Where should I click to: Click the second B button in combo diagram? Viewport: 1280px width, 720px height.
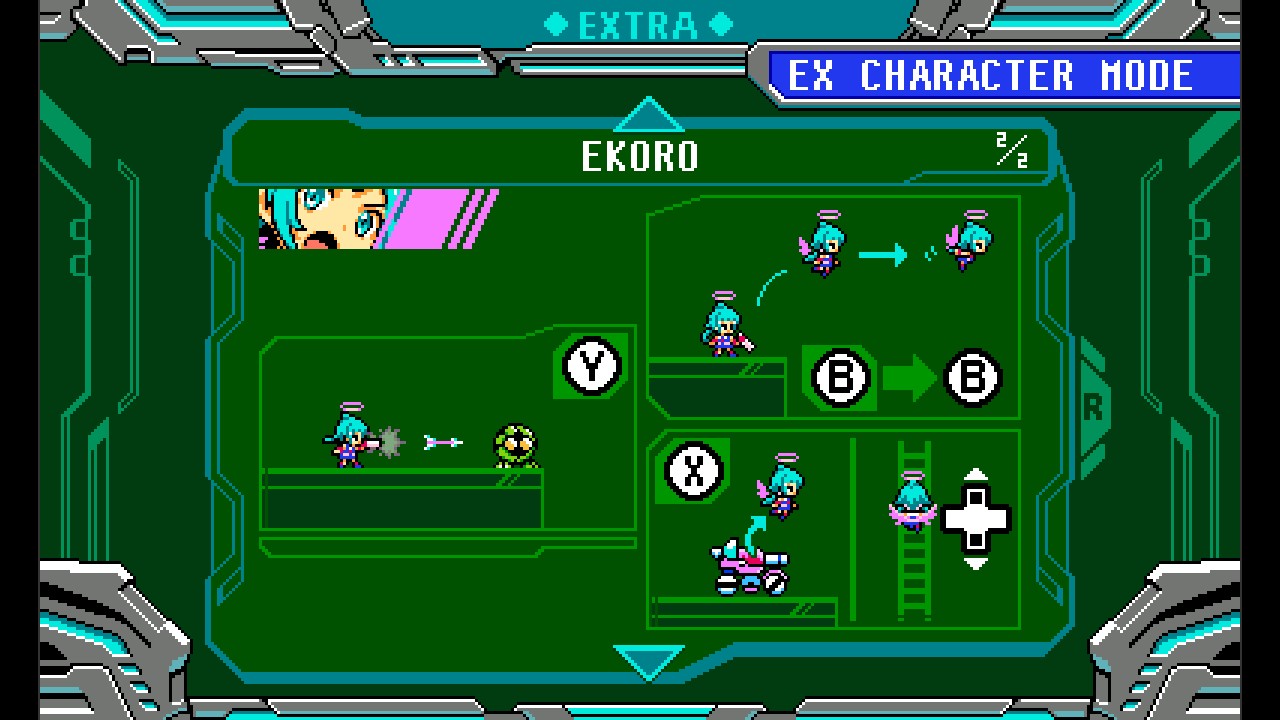971,379
